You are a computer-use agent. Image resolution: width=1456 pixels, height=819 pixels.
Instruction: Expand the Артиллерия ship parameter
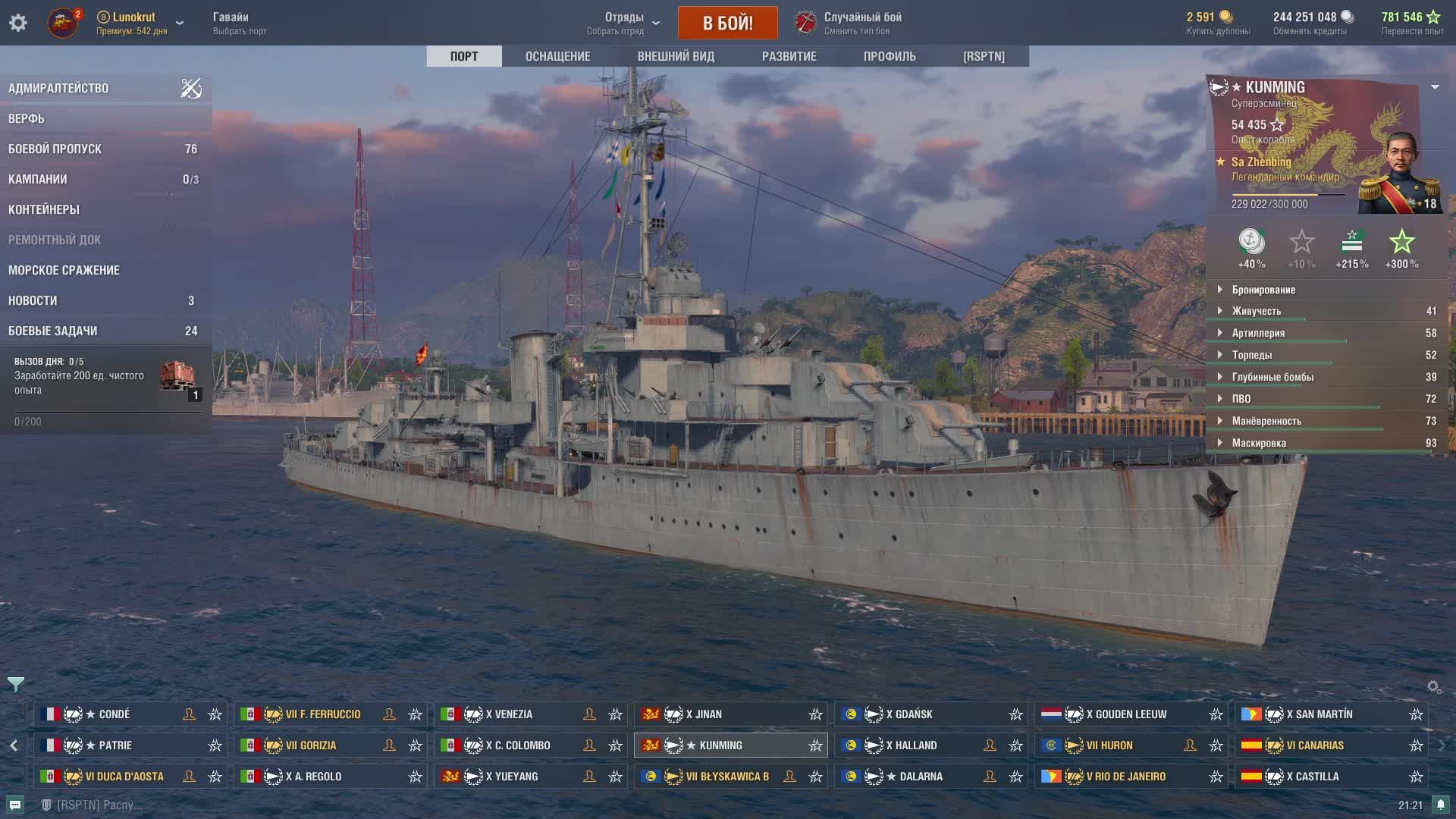coord(1258,333)
